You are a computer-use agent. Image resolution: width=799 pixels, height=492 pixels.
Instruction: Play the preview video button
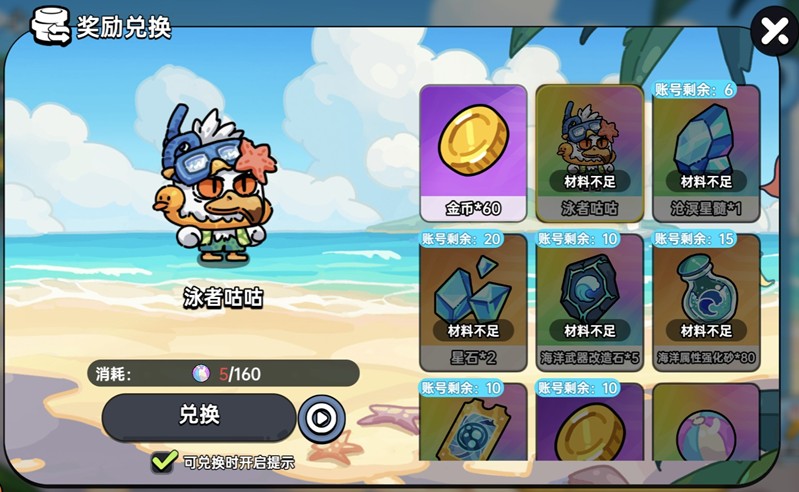321,418
